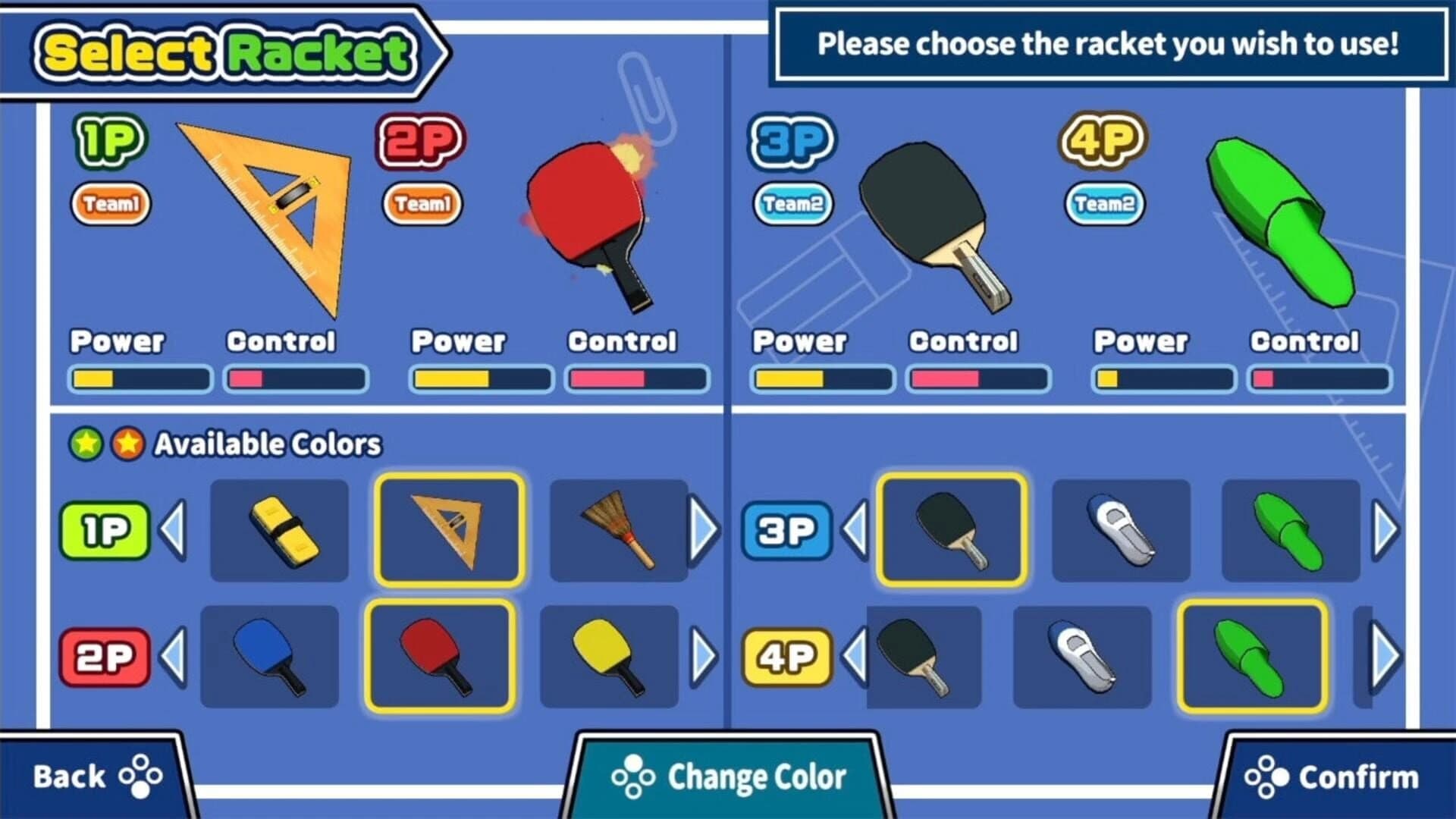
Task: Click the Available Colors star icons
Action: point(109,444)
